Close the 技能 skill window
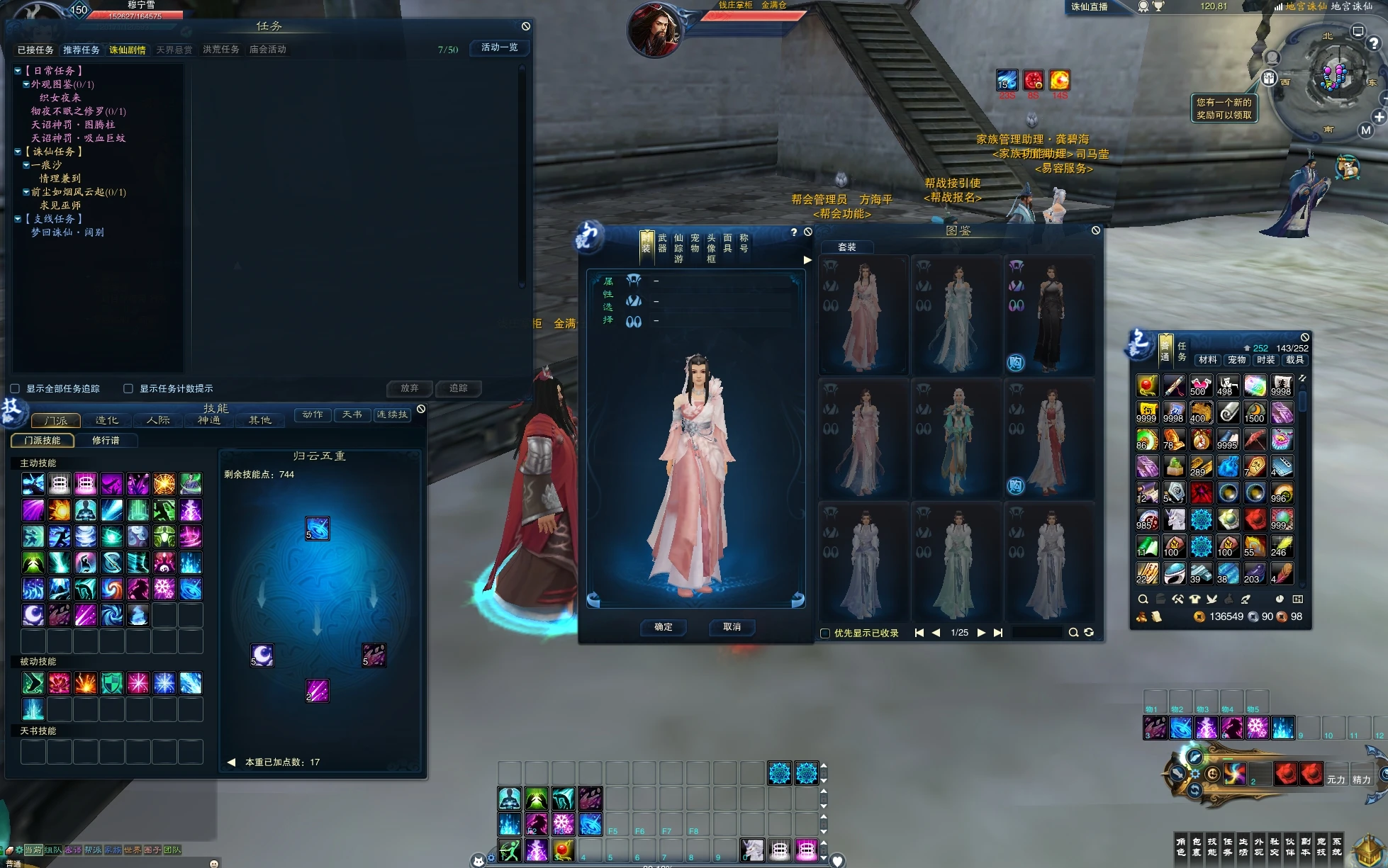 click(x=421, y=409)
